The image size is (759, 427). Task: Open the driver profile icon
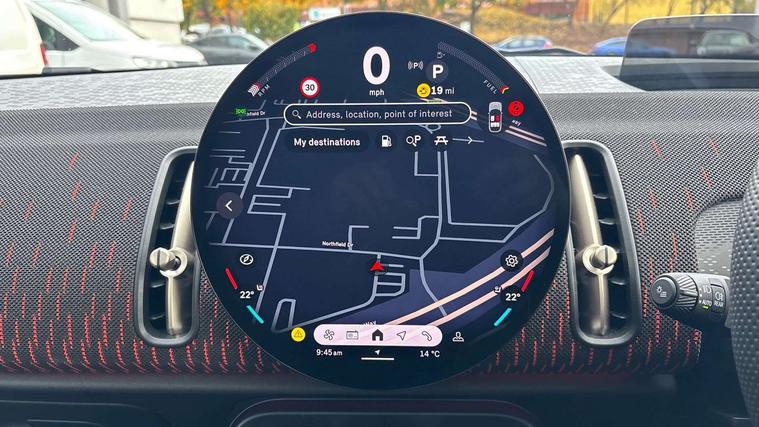(458, 336)
